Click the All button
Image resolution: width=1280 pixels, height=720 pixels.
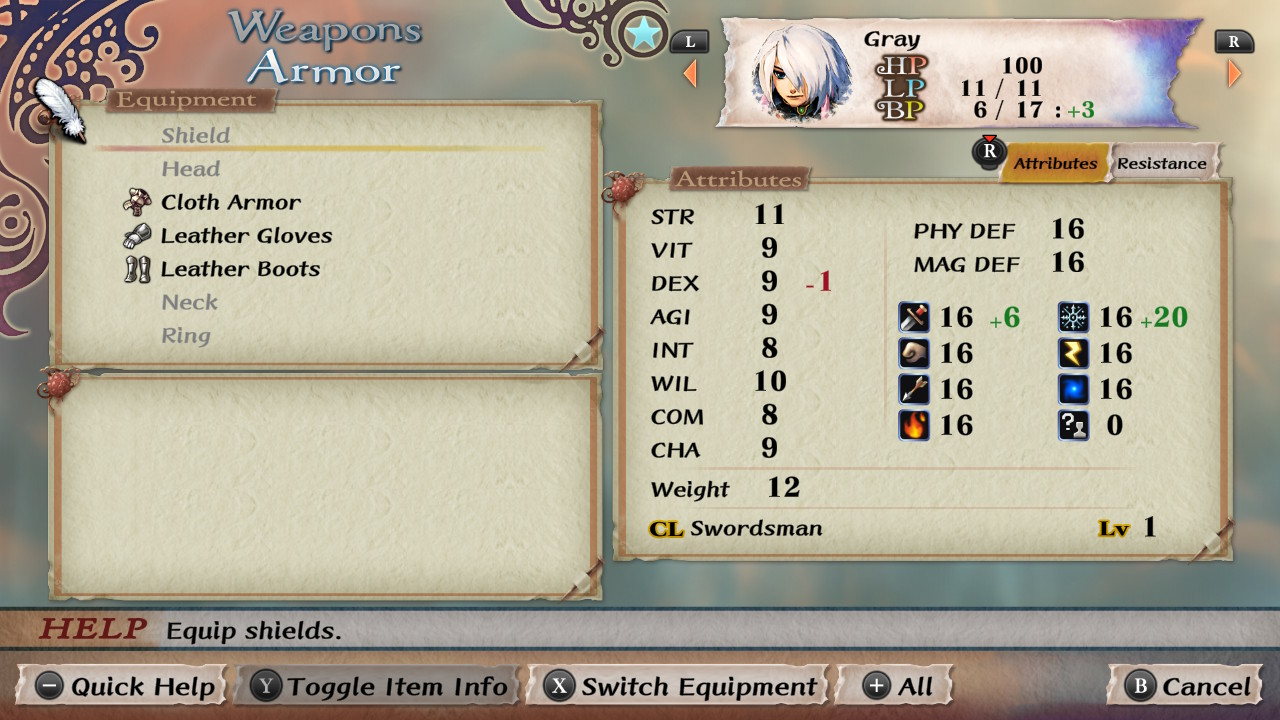897,687
